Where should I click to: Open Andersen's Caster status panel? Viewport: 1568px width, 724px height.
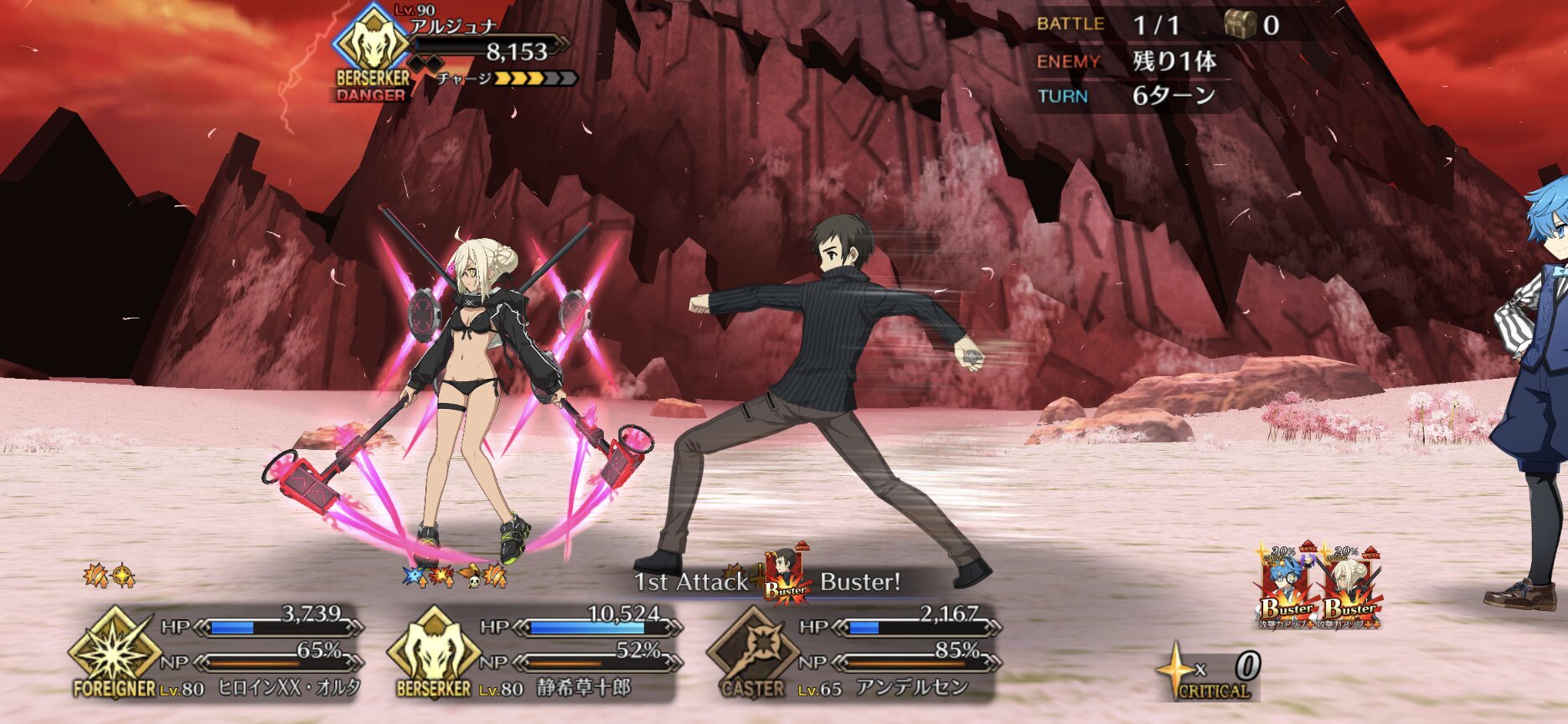tap(854, 653)
